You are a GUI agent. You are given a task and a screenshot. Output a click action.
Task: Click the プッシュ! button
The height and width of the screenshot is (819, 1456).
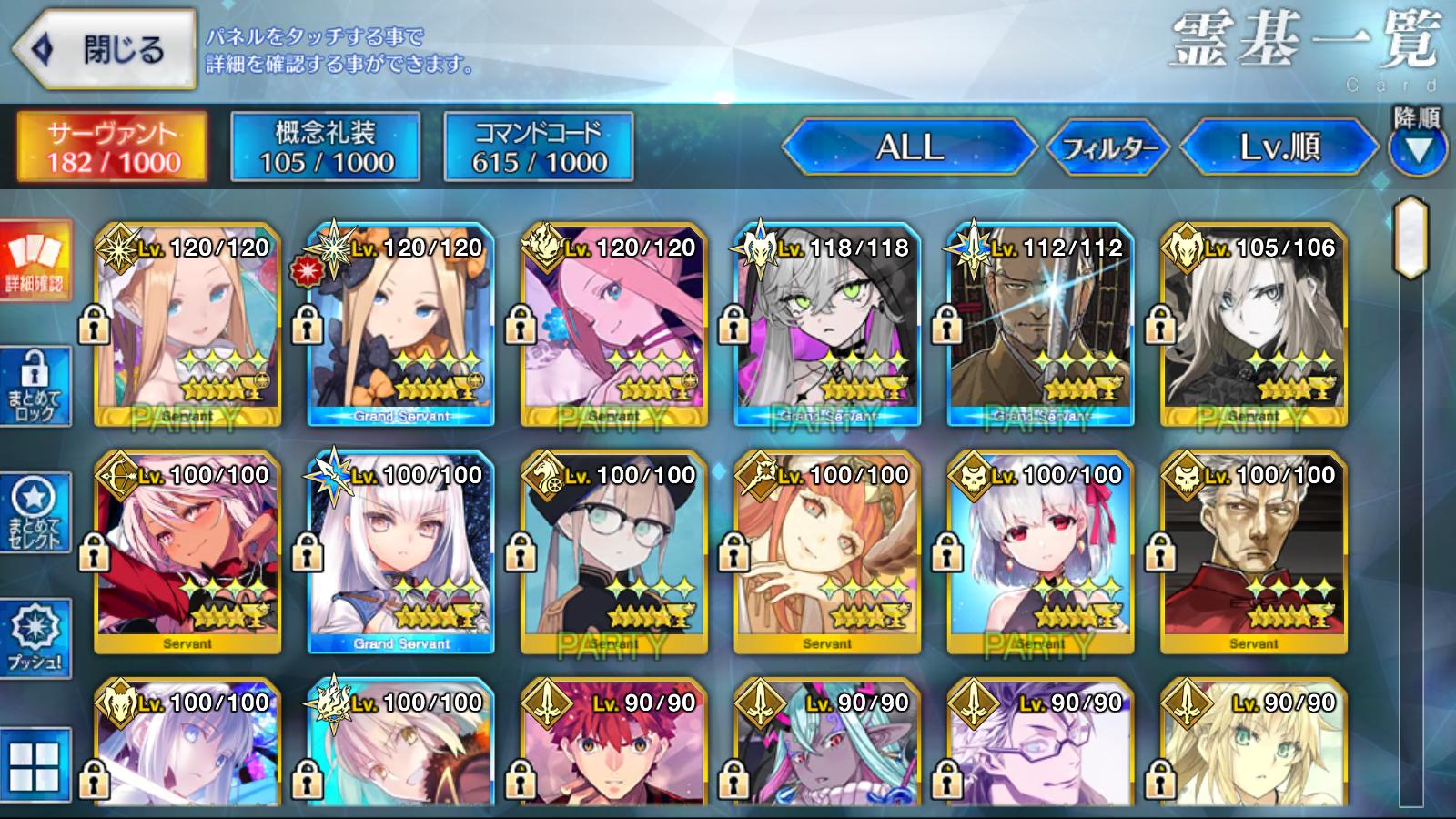pos(35,638)
